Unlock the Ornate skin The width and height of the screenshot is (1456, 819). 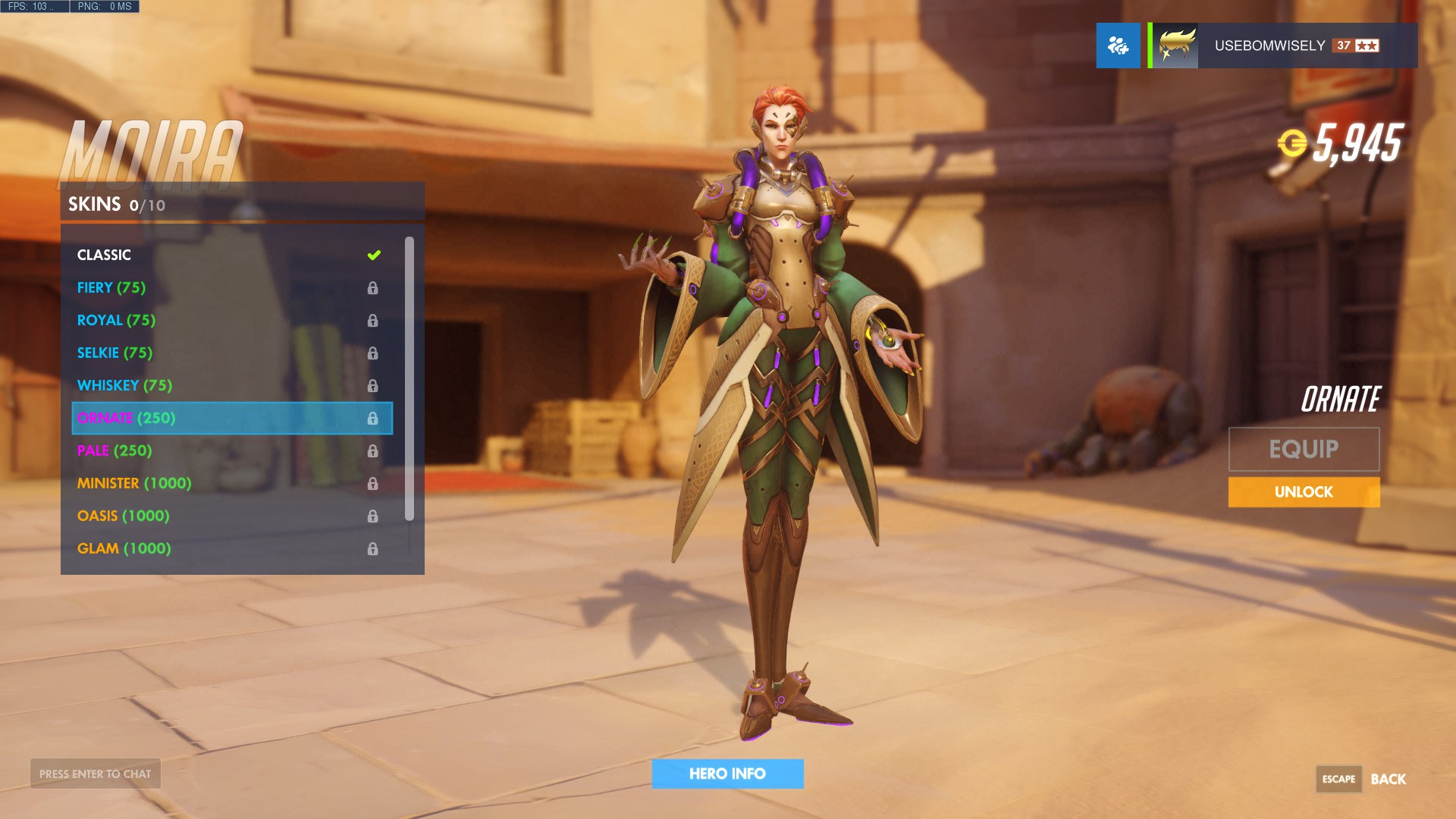click(x=1304, y=492)
